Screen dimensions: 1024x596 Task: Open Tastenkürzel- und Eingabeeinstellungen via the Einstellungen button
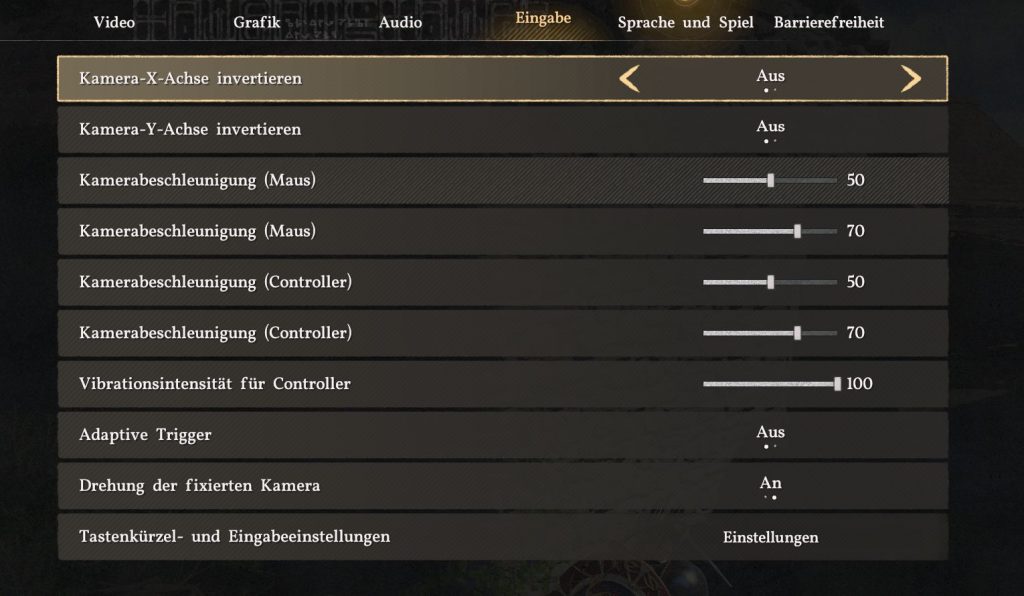(x=770, y=537)
